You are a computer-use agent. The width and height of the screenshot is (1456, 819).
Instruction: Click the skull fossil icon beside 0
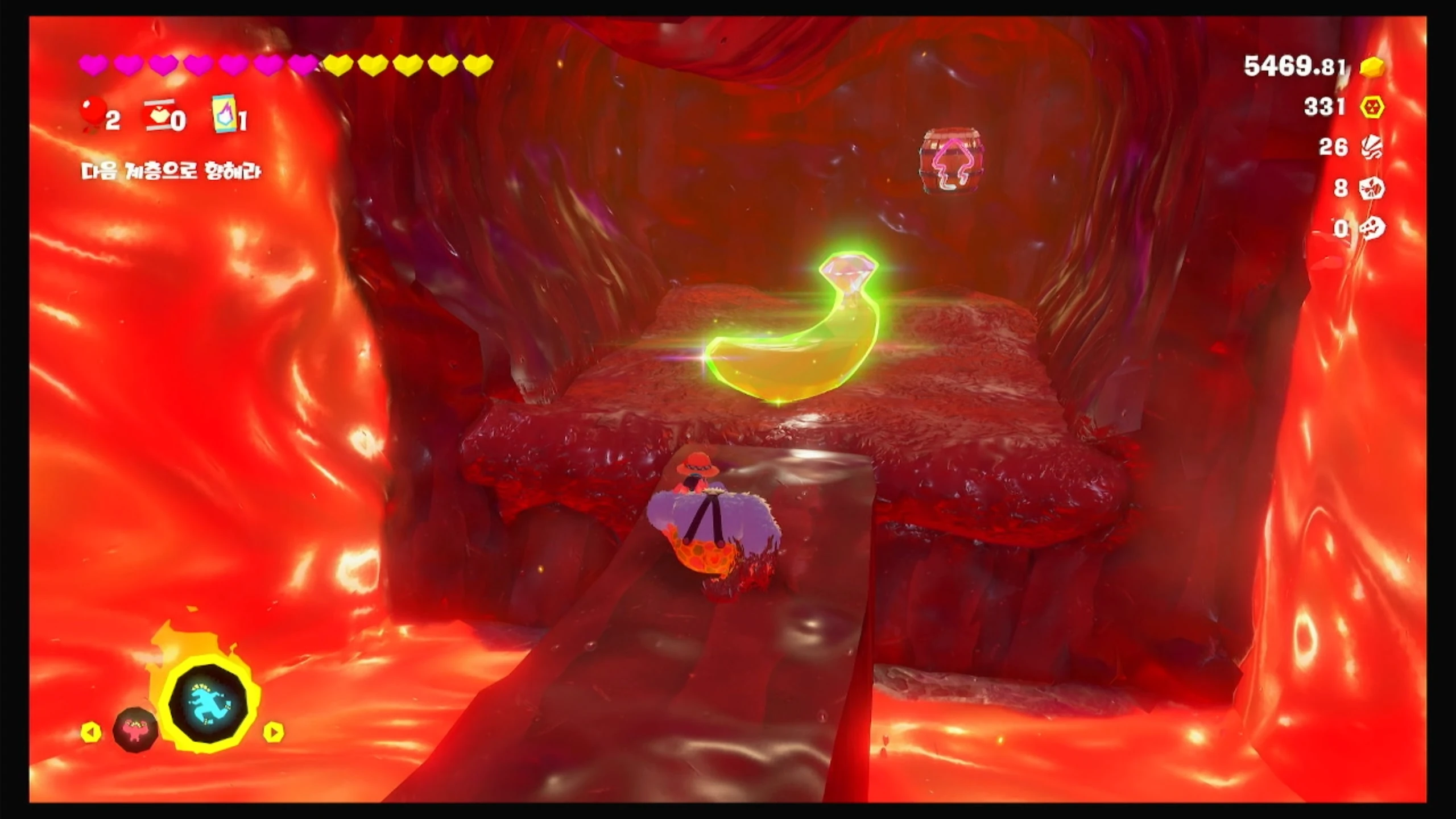(x=1372, y=229)
